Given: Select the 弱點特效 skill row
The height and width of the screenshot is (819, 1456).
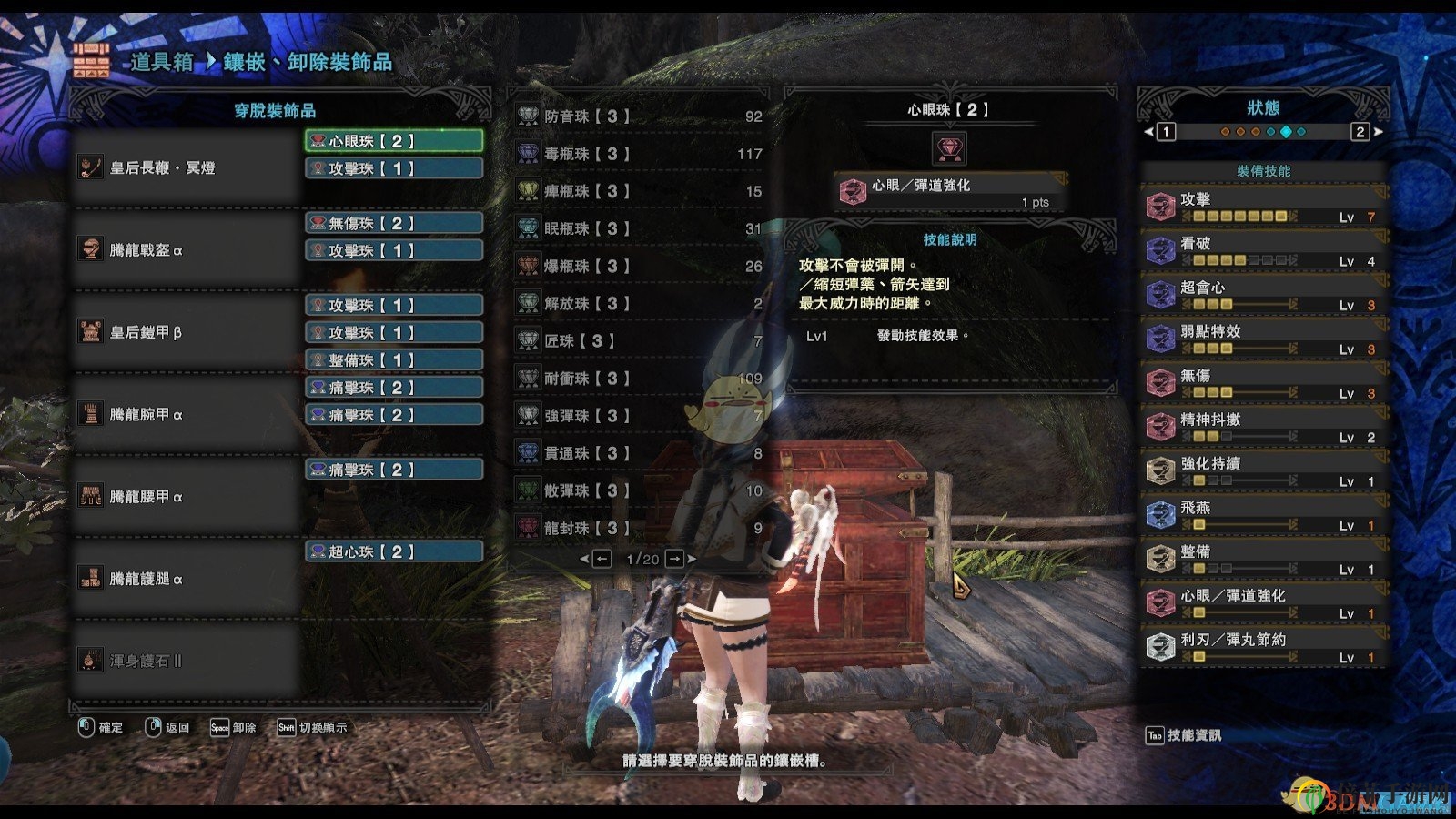Looking at the screenshot, I should pos(1263,339).
